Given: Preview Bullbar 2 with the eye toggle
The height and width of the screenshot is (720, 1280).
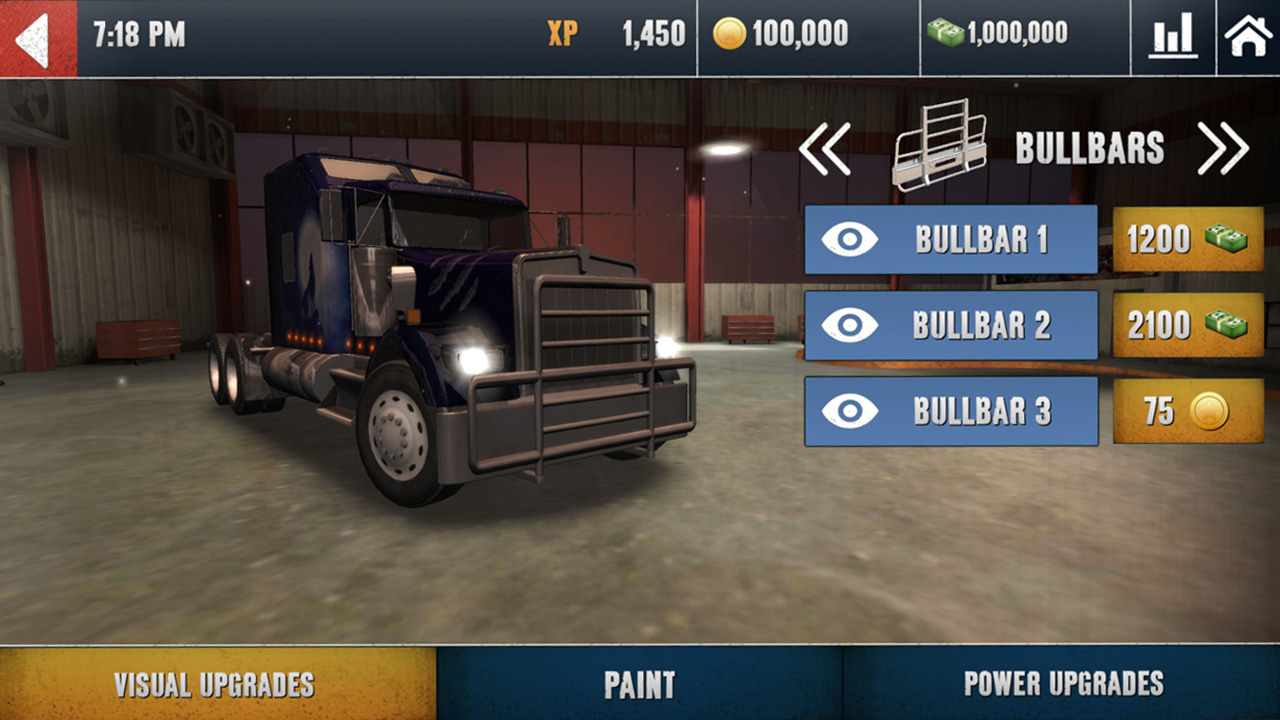Looking at the screenshot, I should click(x=851, y=326).
